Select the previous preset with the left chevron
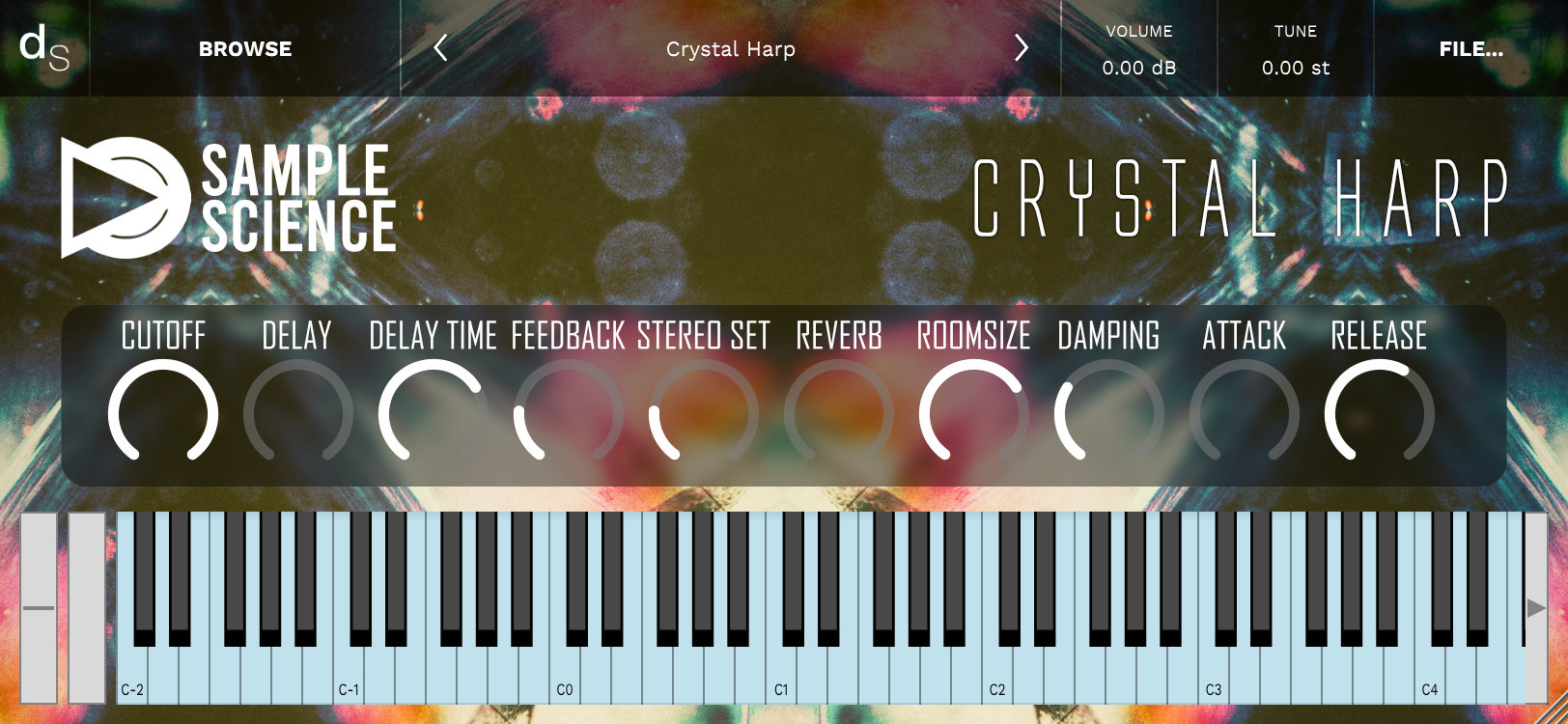This screenshot has height=724, width=1568. (x=439, y=48)
